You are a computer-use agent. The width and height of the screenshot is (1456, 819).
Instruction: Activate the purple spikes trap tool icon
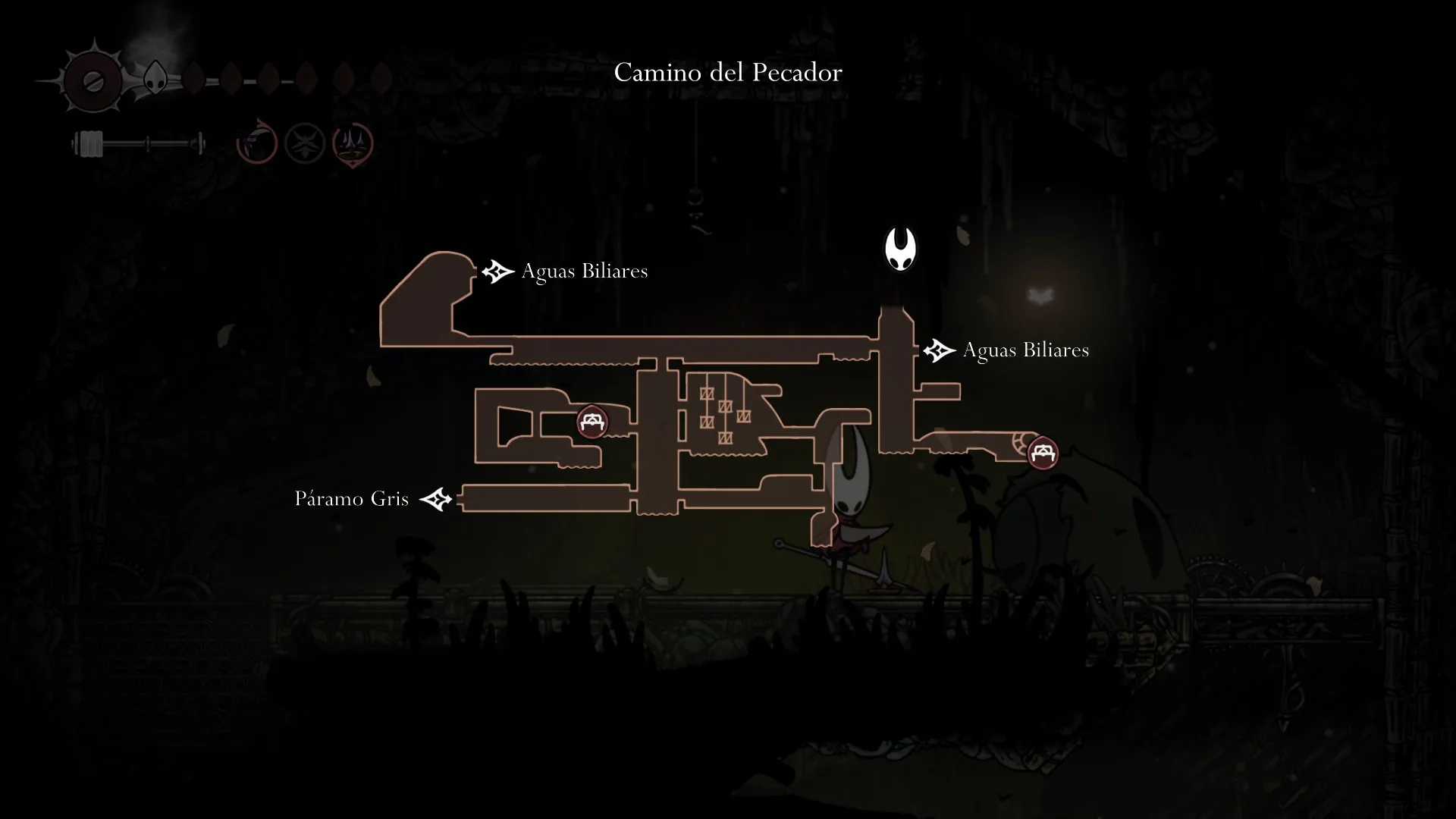(x=353, y=143)
